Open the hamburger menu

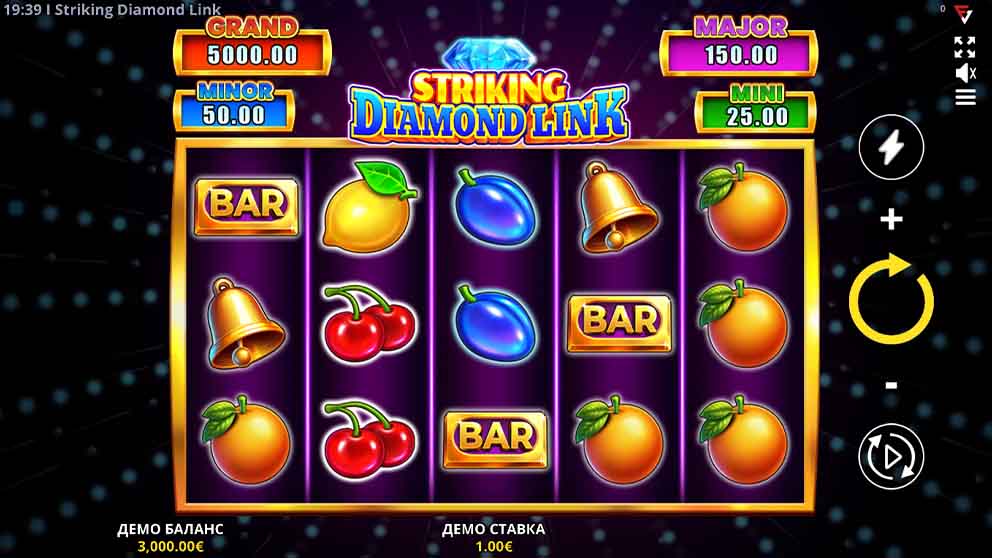965,97
